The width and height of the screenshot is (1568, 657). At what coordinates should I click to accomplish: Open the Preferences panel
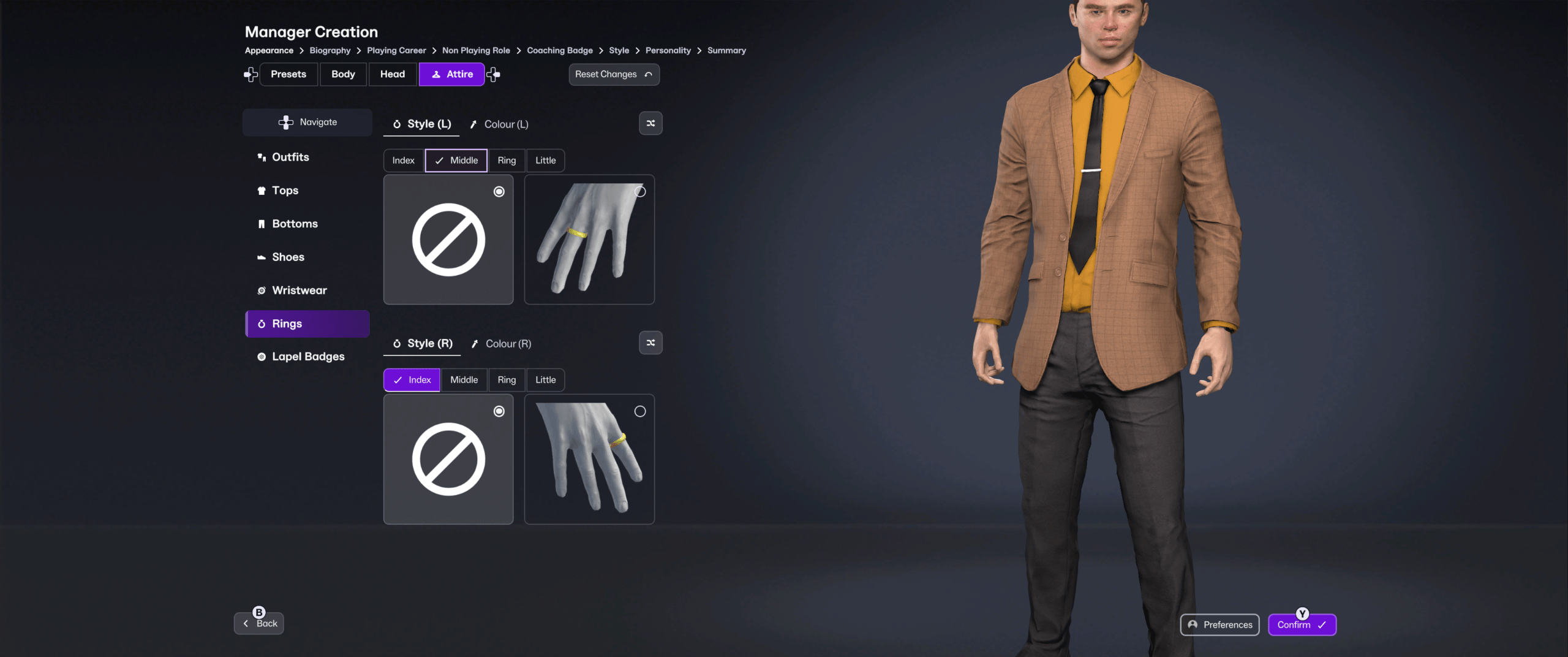click(1219, 625)
